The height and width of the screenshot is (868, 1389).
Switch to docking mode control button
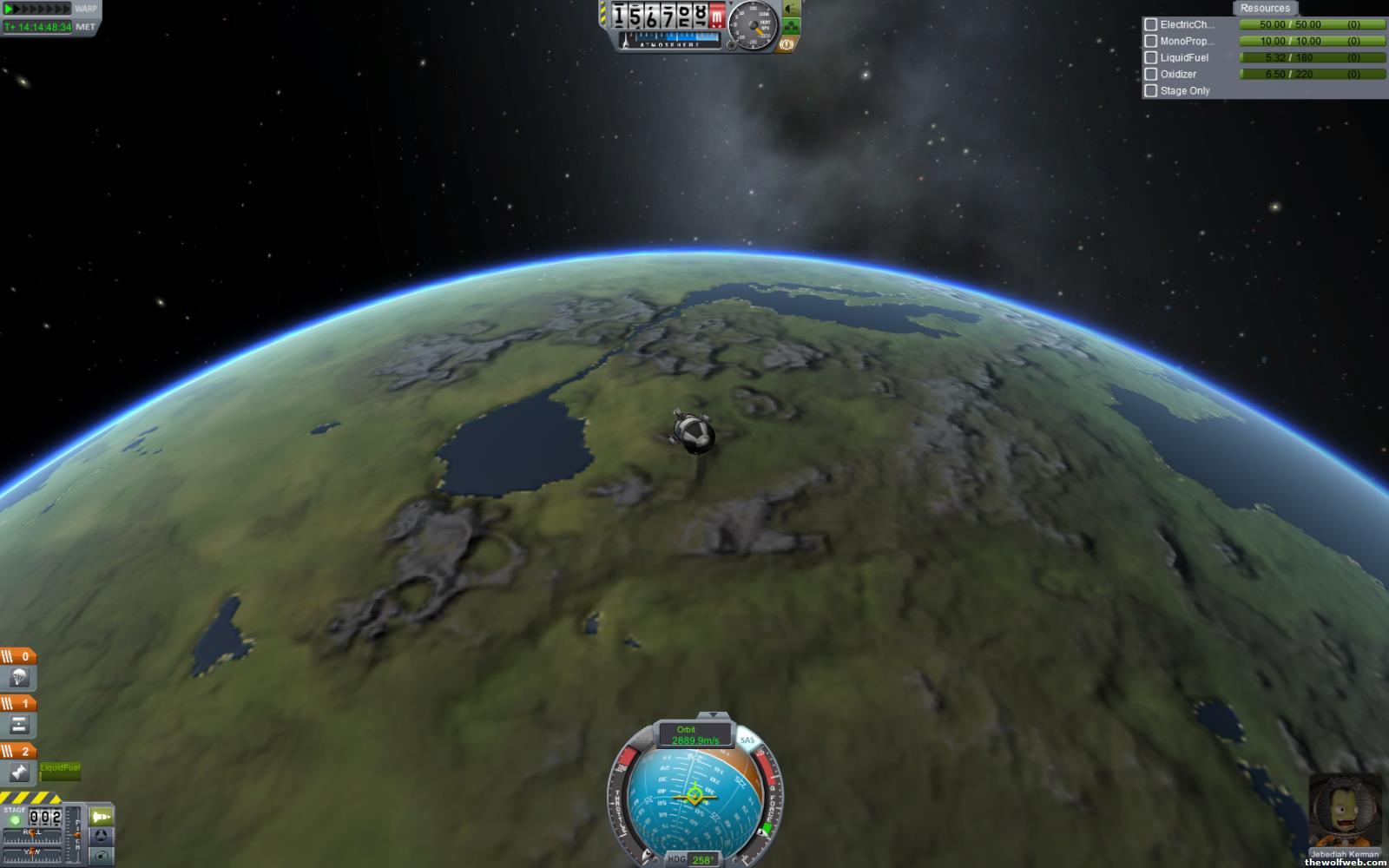(x=102, y=837)
